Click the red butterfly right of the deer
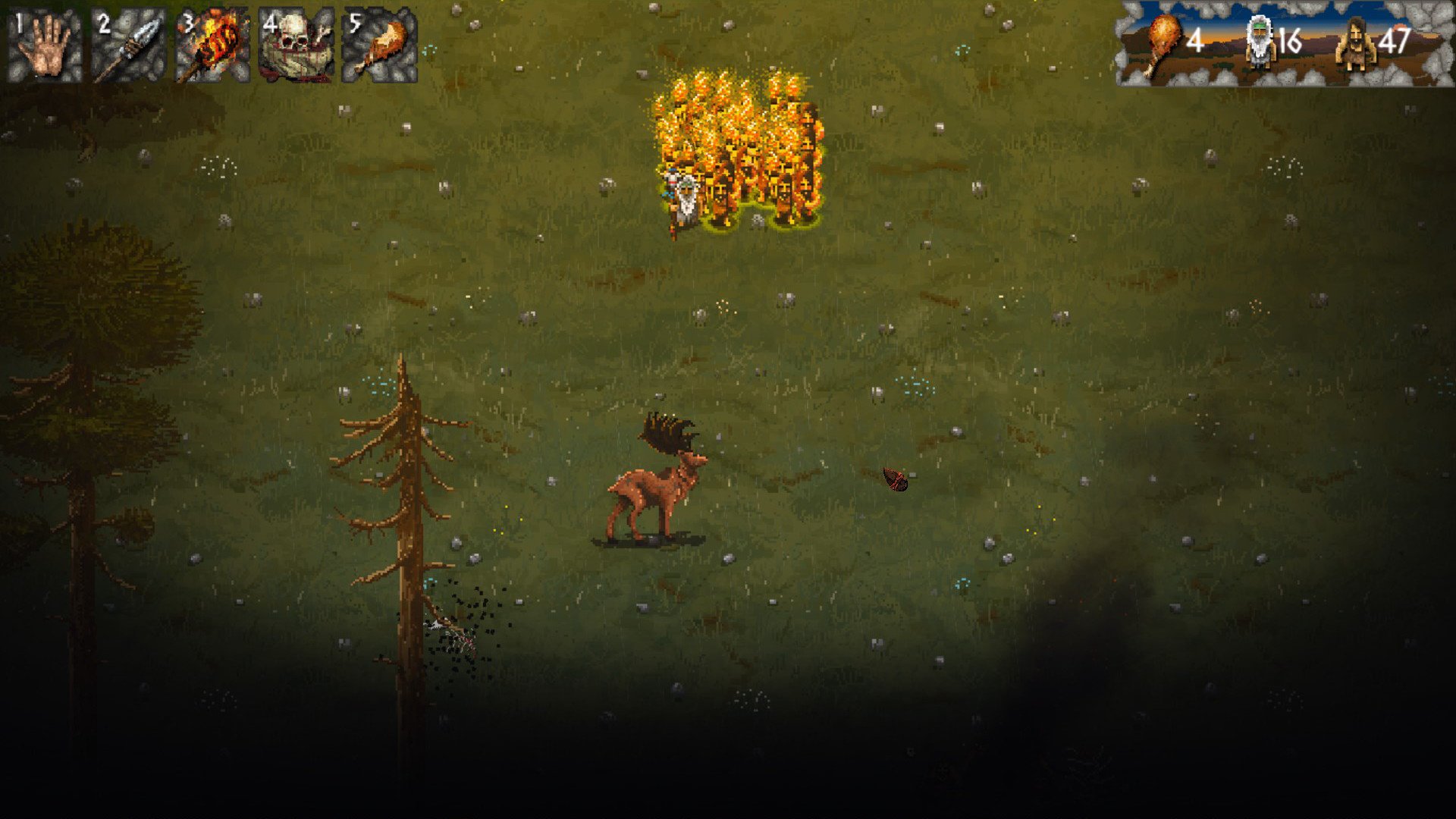This screenshot has height=819, width=1456. tap(895, 479)
